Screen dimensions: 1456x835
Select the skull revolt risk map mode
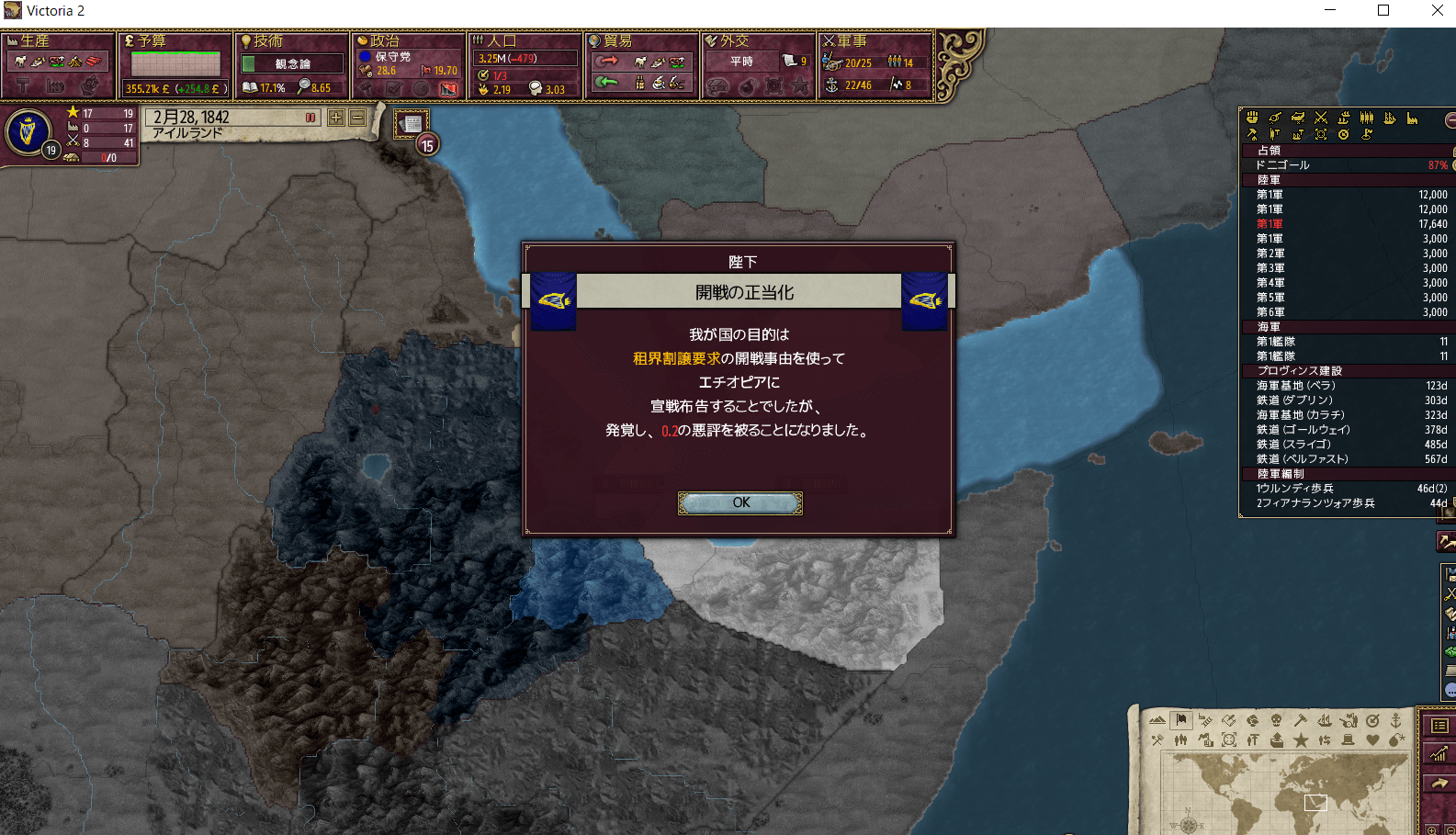tap(1277, 720)
